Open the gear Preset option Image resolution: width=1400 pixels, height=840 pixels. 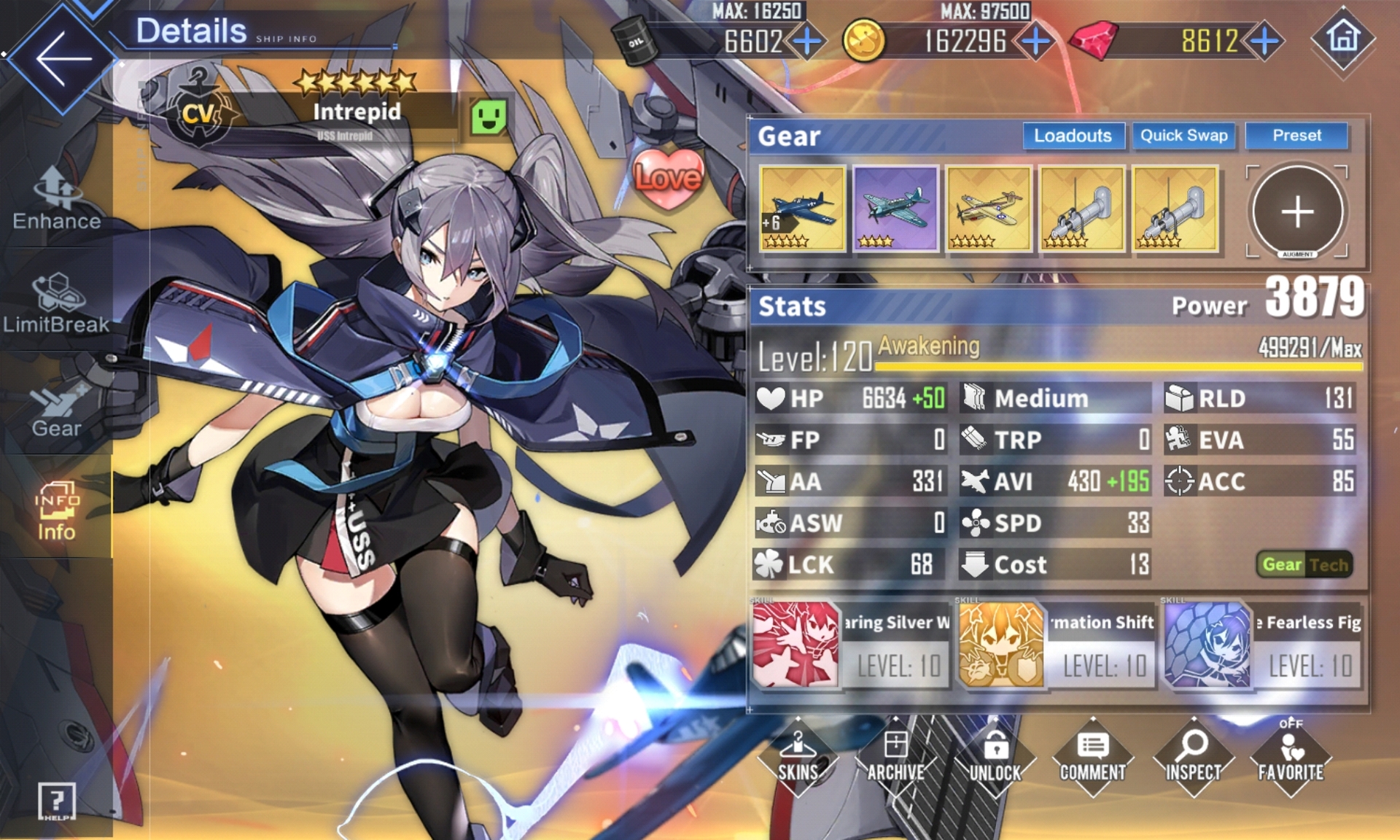tap(1296, 136)
